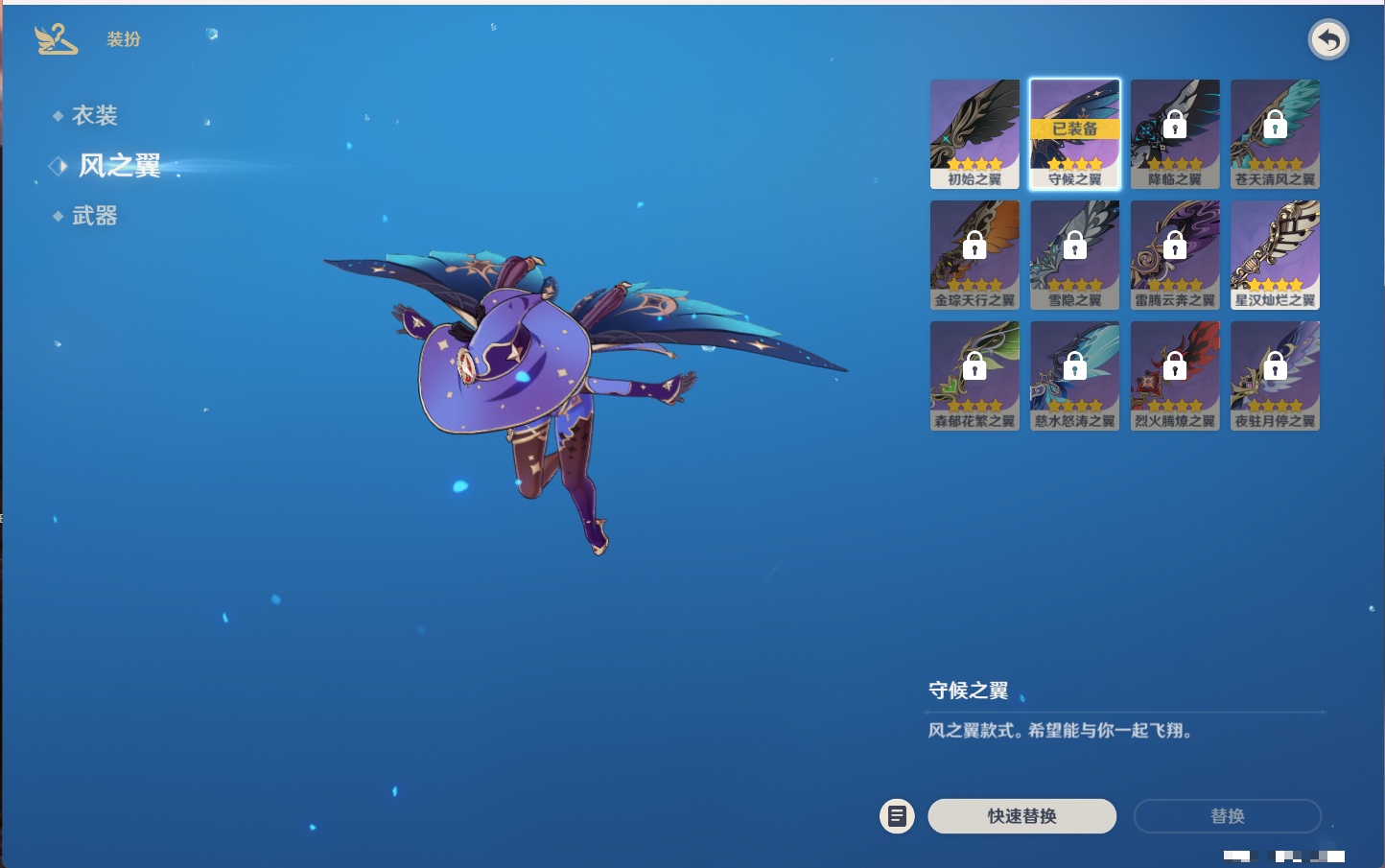Choose the locked 雪隐之翼 glider
This screenshot has width=1385, height=868.
click(1074, 255)
